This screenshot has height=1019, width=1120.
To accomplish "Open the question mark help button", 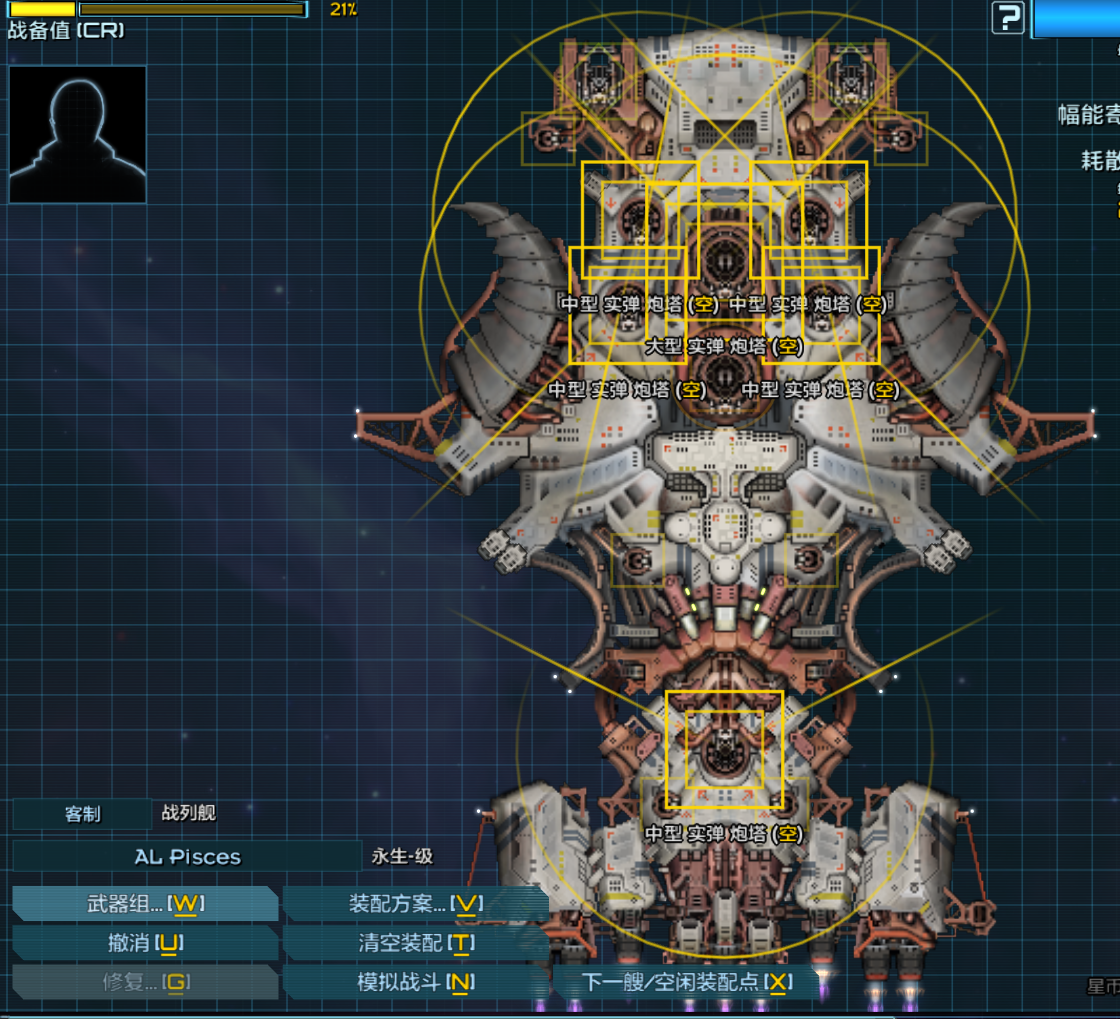I will point(1008,17).
